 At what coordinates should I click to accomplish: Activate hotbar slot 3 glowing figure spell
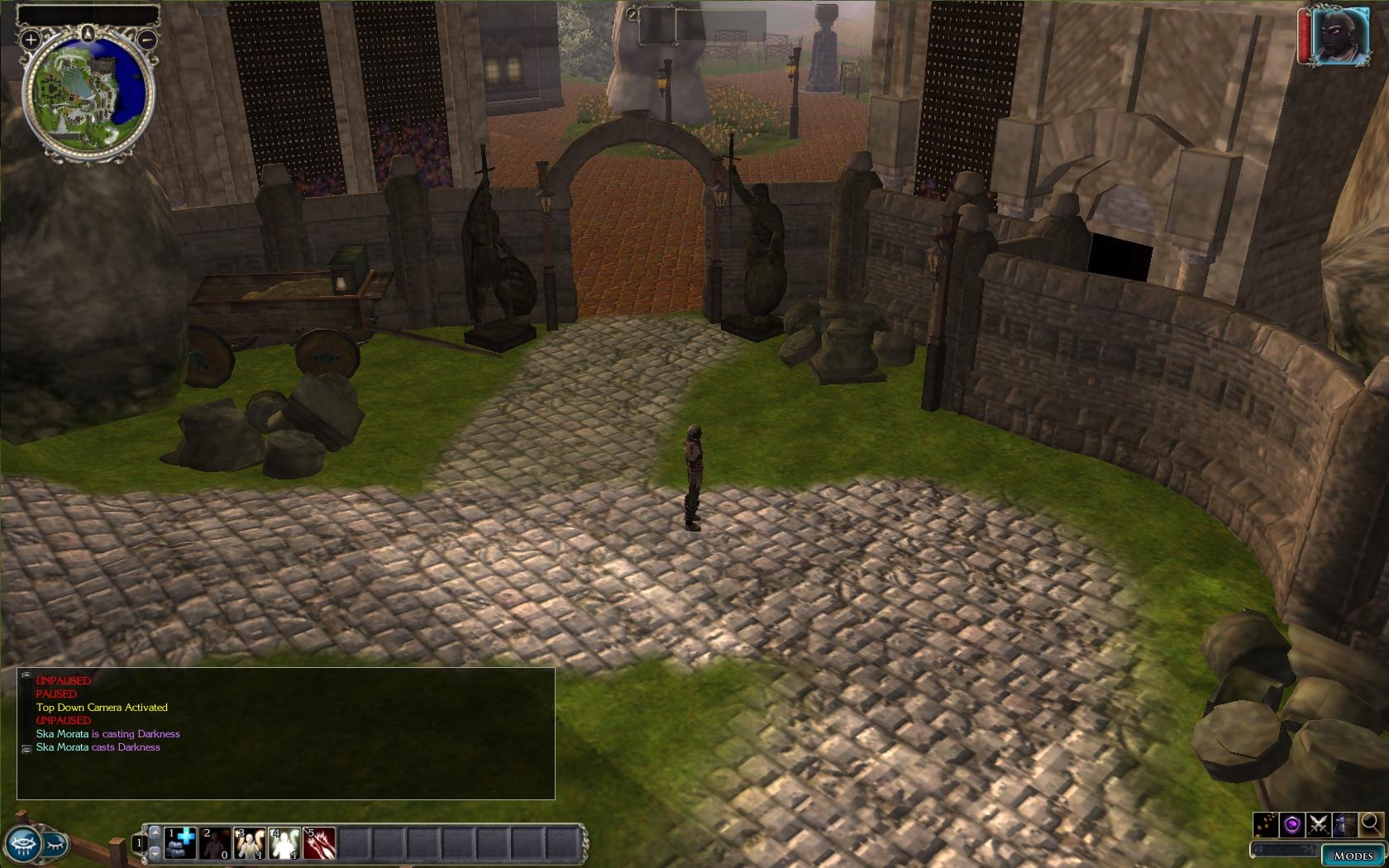pos(250,843)
